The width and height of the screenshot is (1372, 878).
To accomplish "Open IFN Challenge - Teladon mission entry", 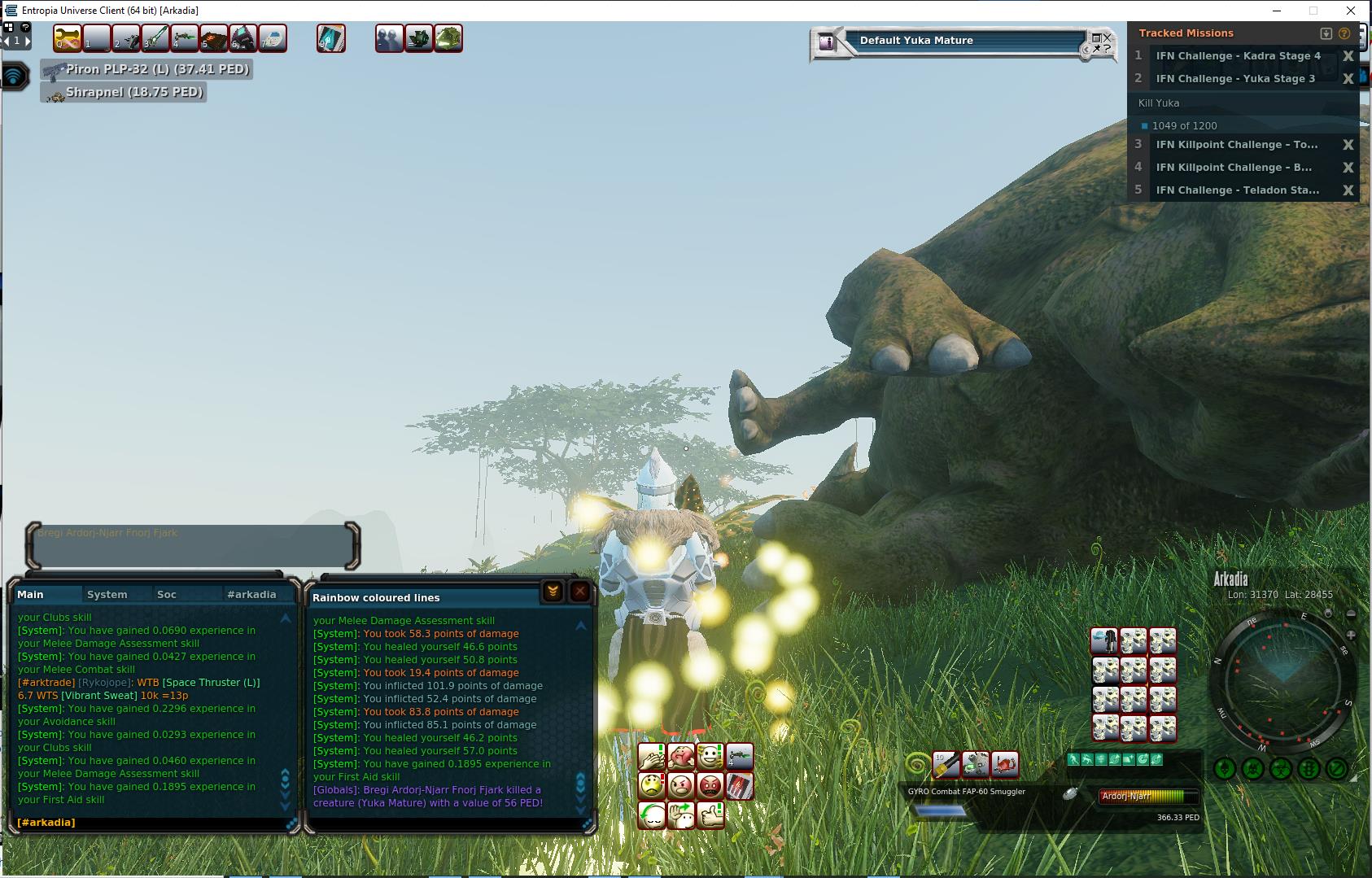I will (x=1237, y=190).
